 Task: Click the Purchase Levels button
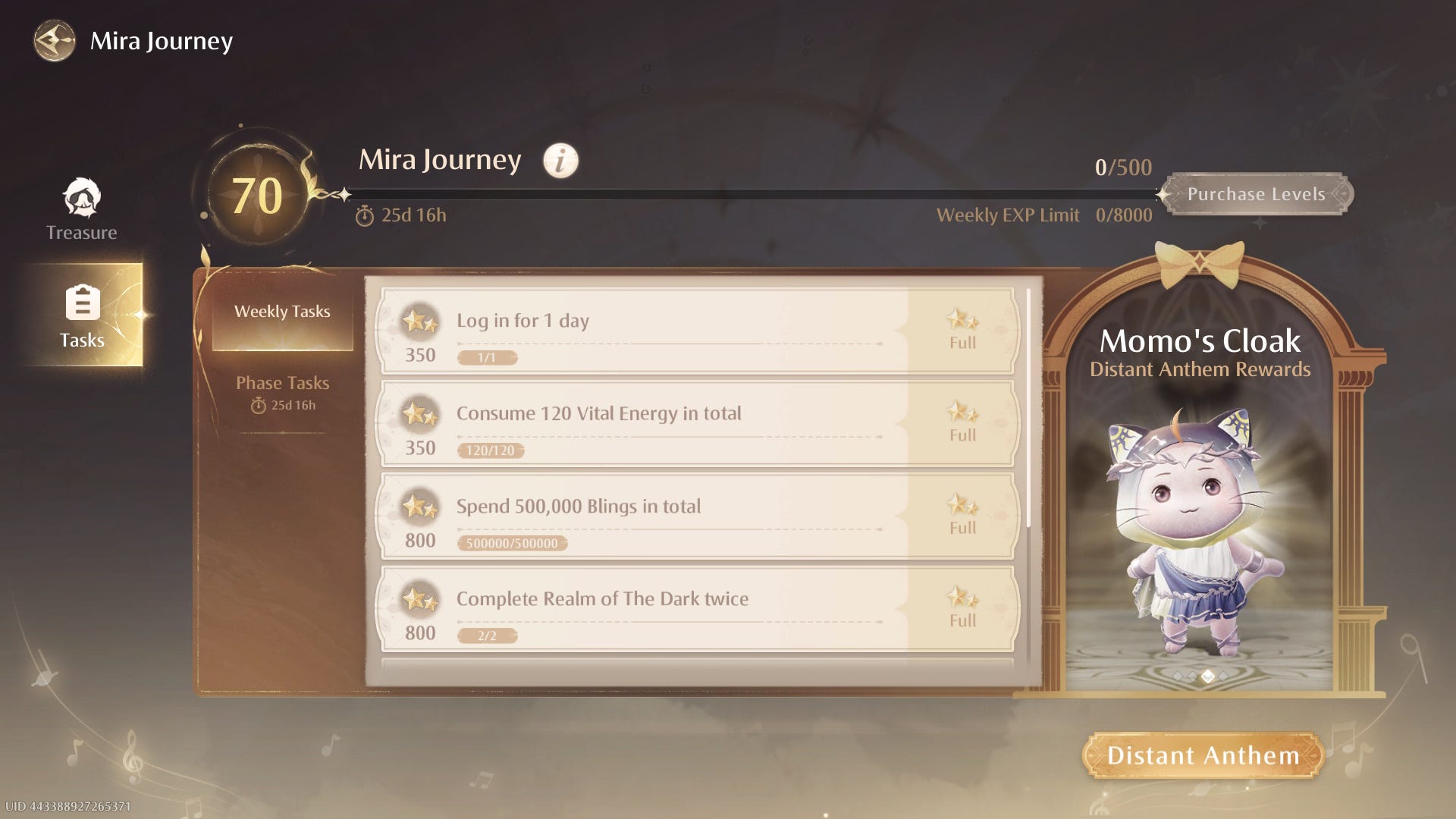pyautogui.click(x=1256, y=194)
